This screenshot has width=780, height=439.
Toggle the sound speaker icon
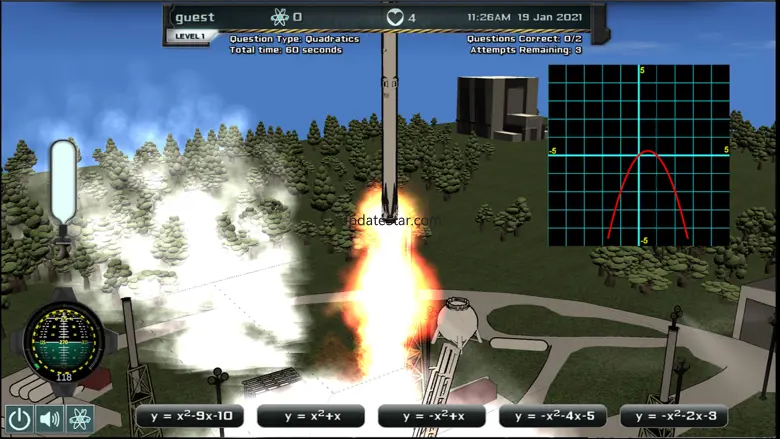tap(49, 418)
